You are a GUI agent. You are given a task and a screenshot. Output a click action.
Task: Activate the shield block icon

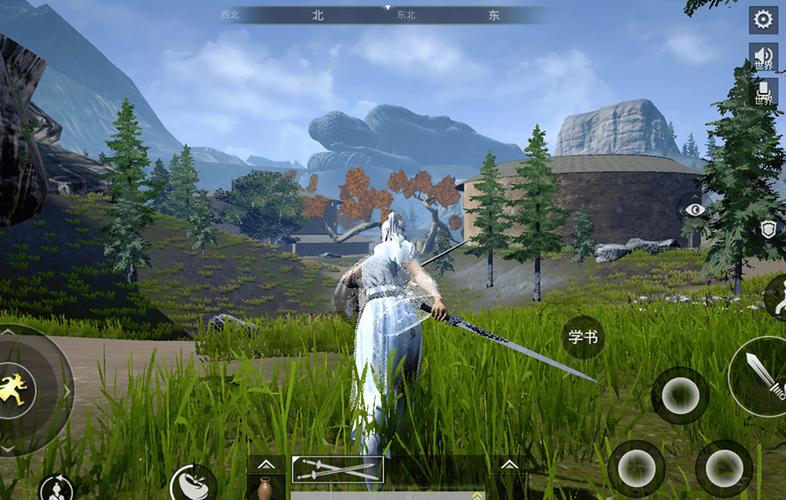pyautogui.click(x=768, y=229)
